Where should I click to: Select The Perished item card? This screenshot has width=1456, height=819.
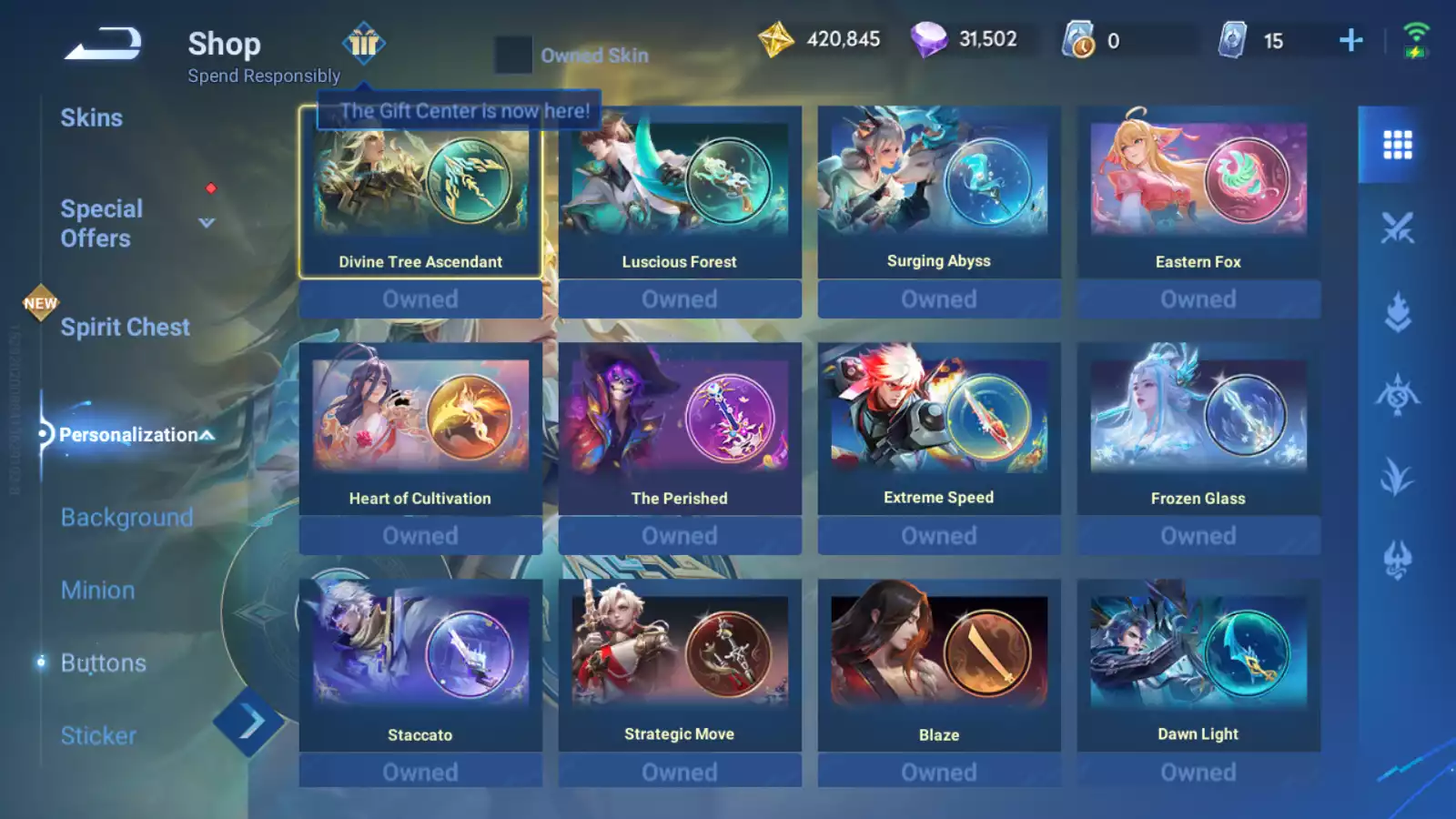click(x=680, y=429)
